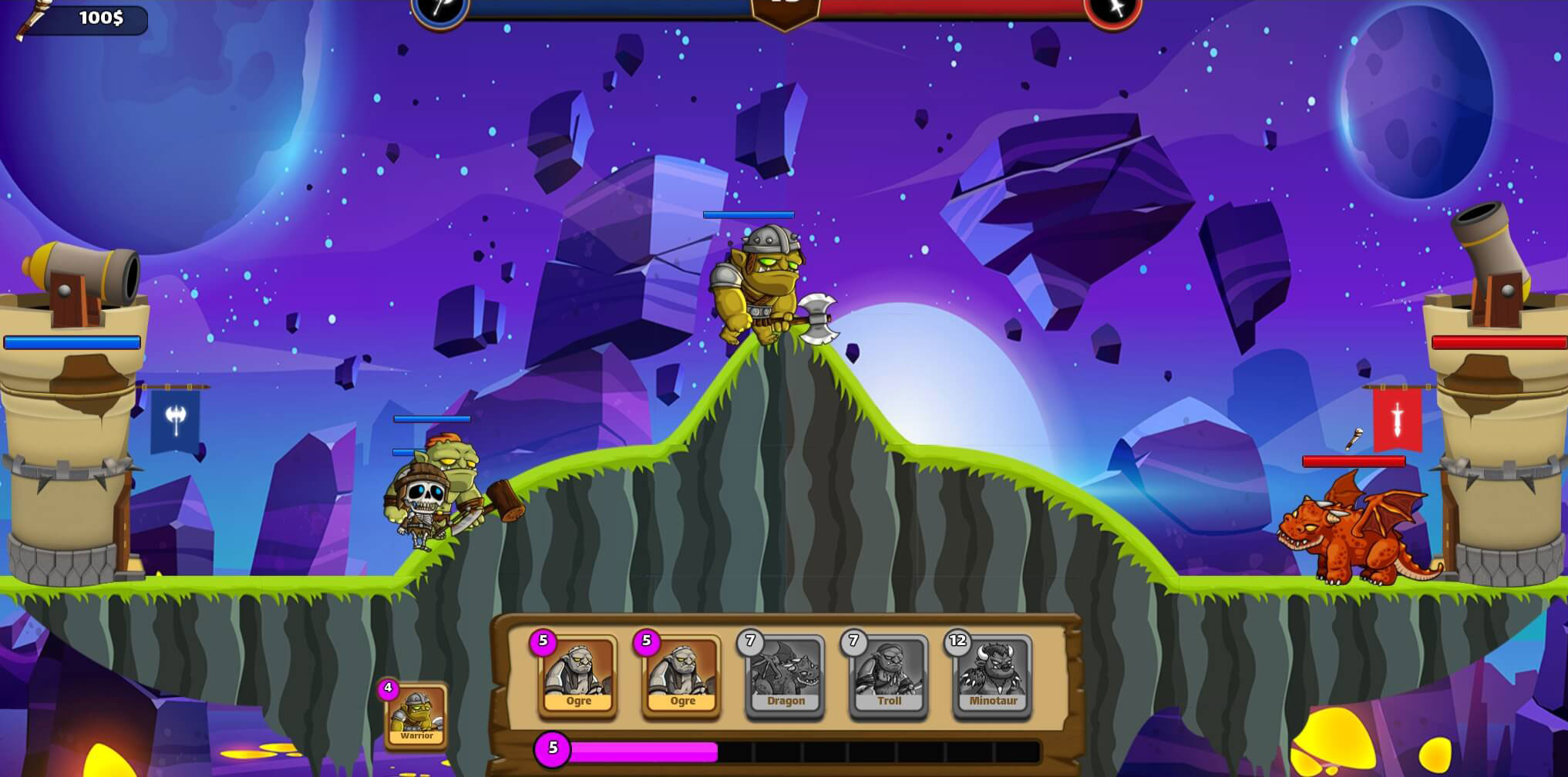Choose the Dragon unit card

click(x=785, y=677)
